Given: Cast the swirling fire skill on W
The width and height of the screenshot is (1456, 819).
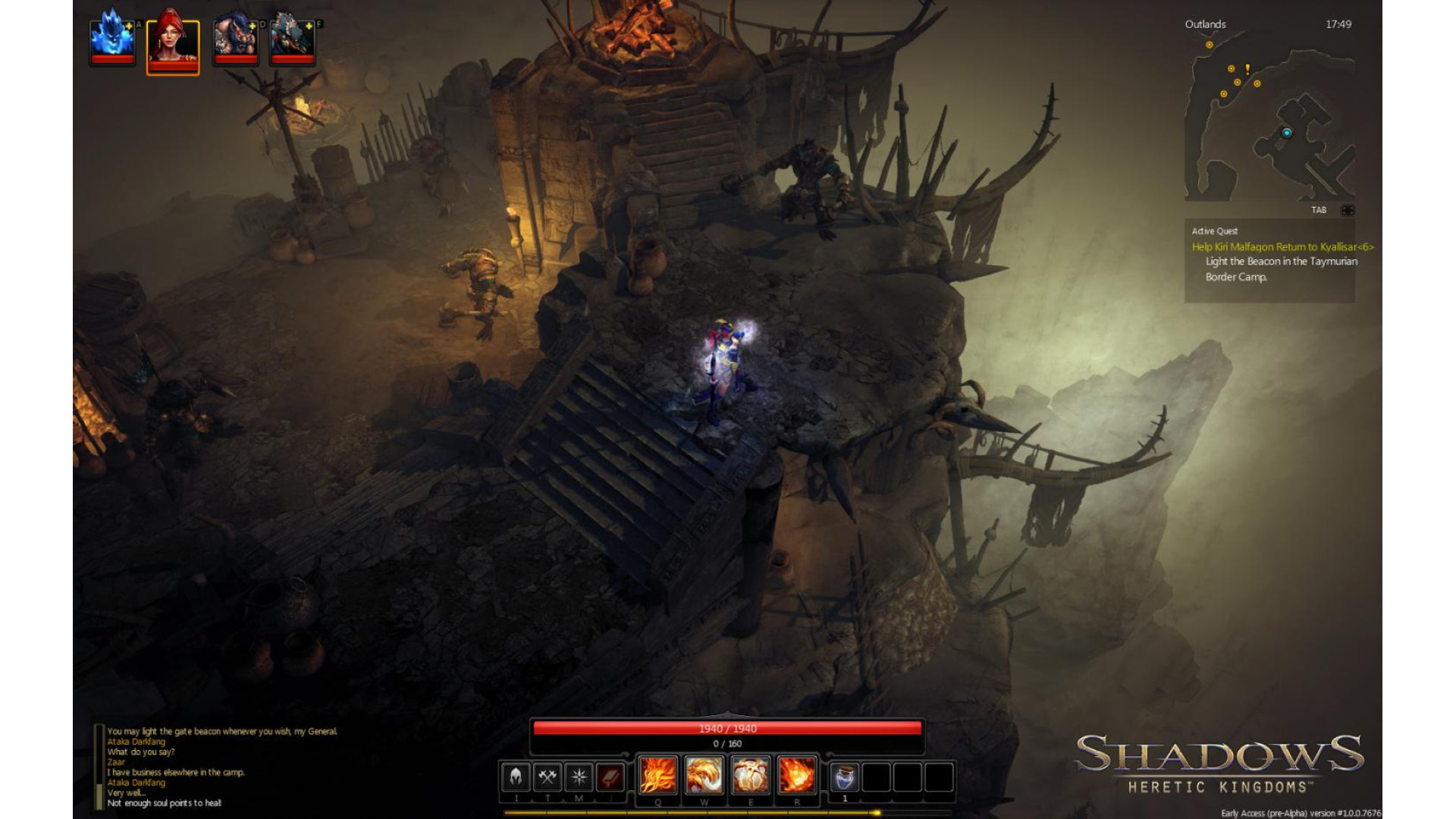Looking at the screenshot, I should 704,776.
